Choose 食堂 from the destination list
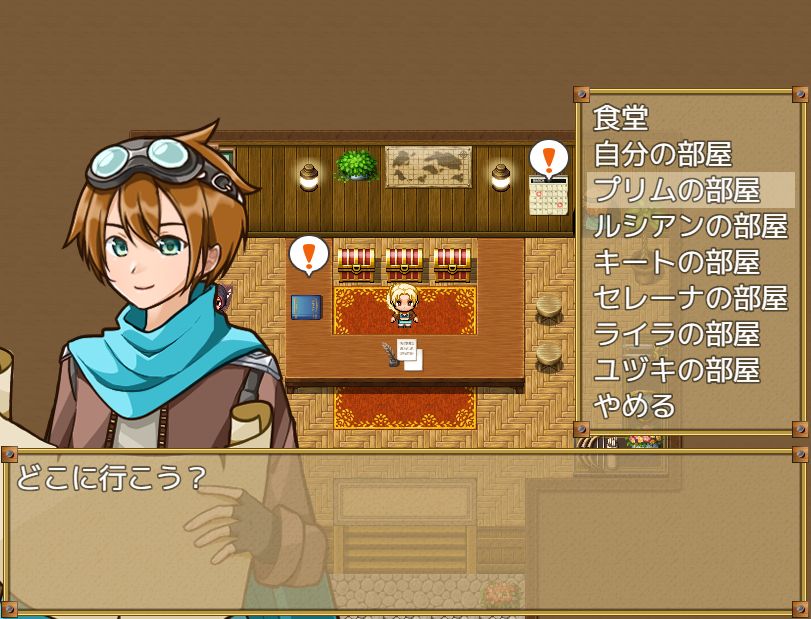 [622, 118]
